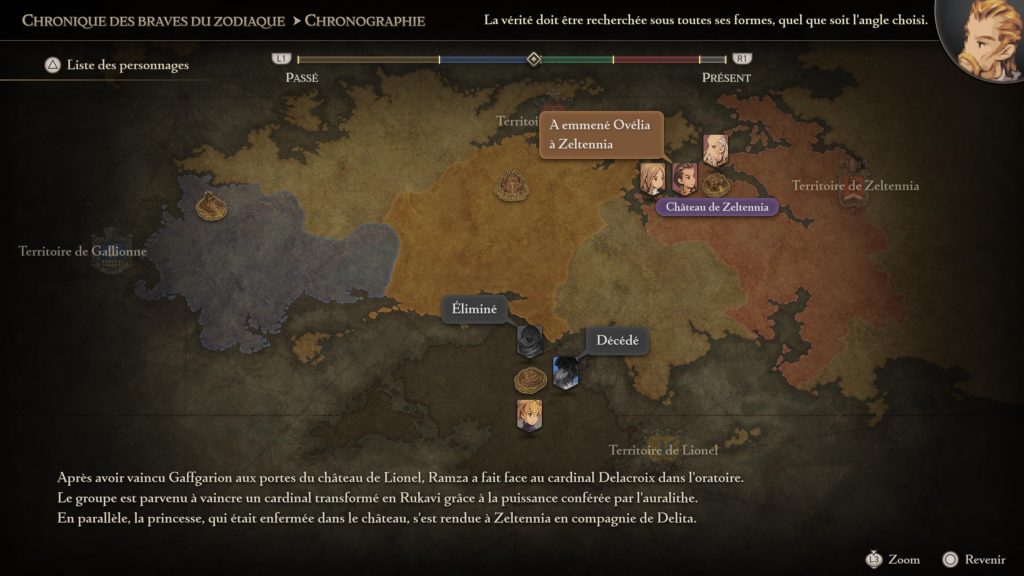Click the Lionel castle gold map marker
Viewport: 1024px width, 576px height.
(529, 379)
